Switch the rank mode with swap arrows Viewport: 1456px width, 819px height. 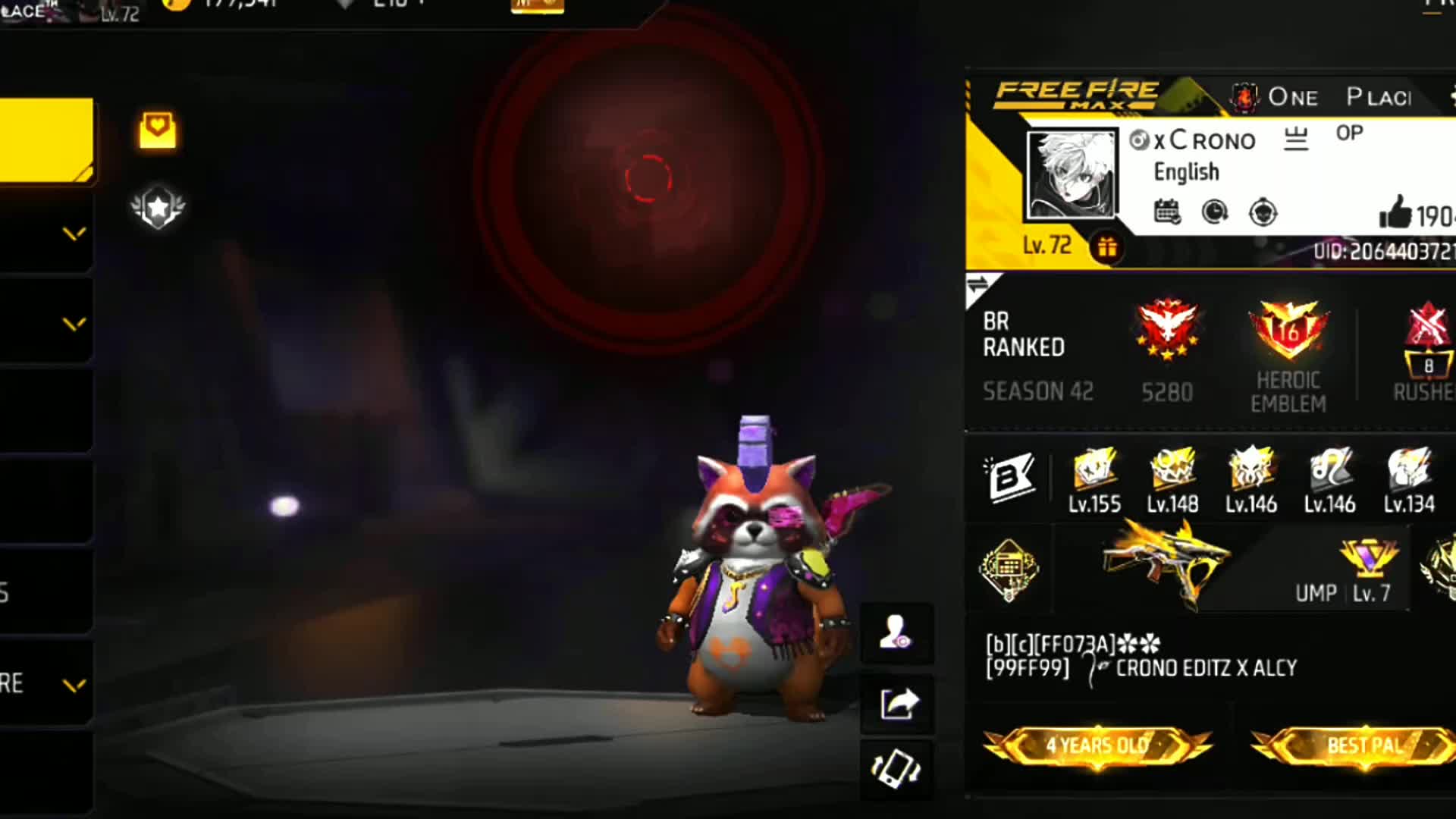[978, 286]
